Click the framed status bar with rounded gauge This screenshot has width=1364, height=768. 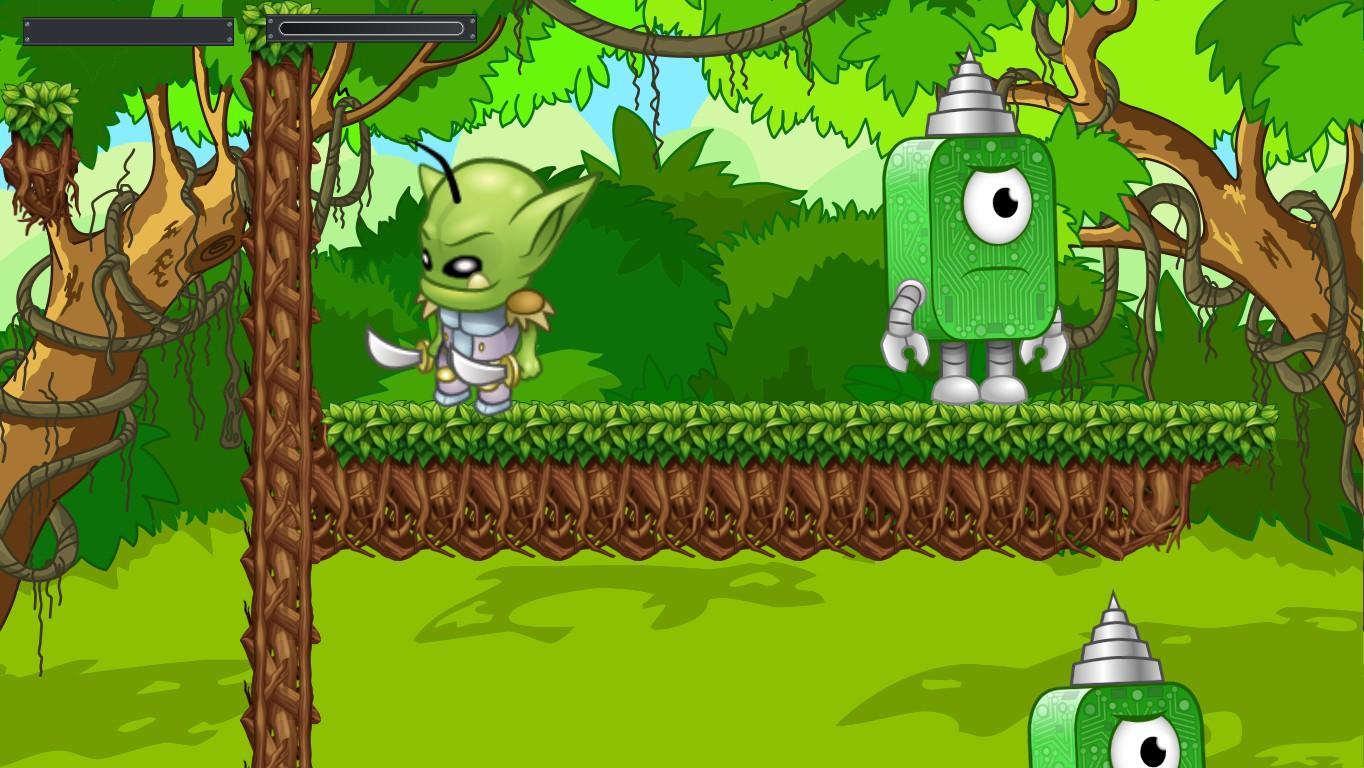(370, 27)
